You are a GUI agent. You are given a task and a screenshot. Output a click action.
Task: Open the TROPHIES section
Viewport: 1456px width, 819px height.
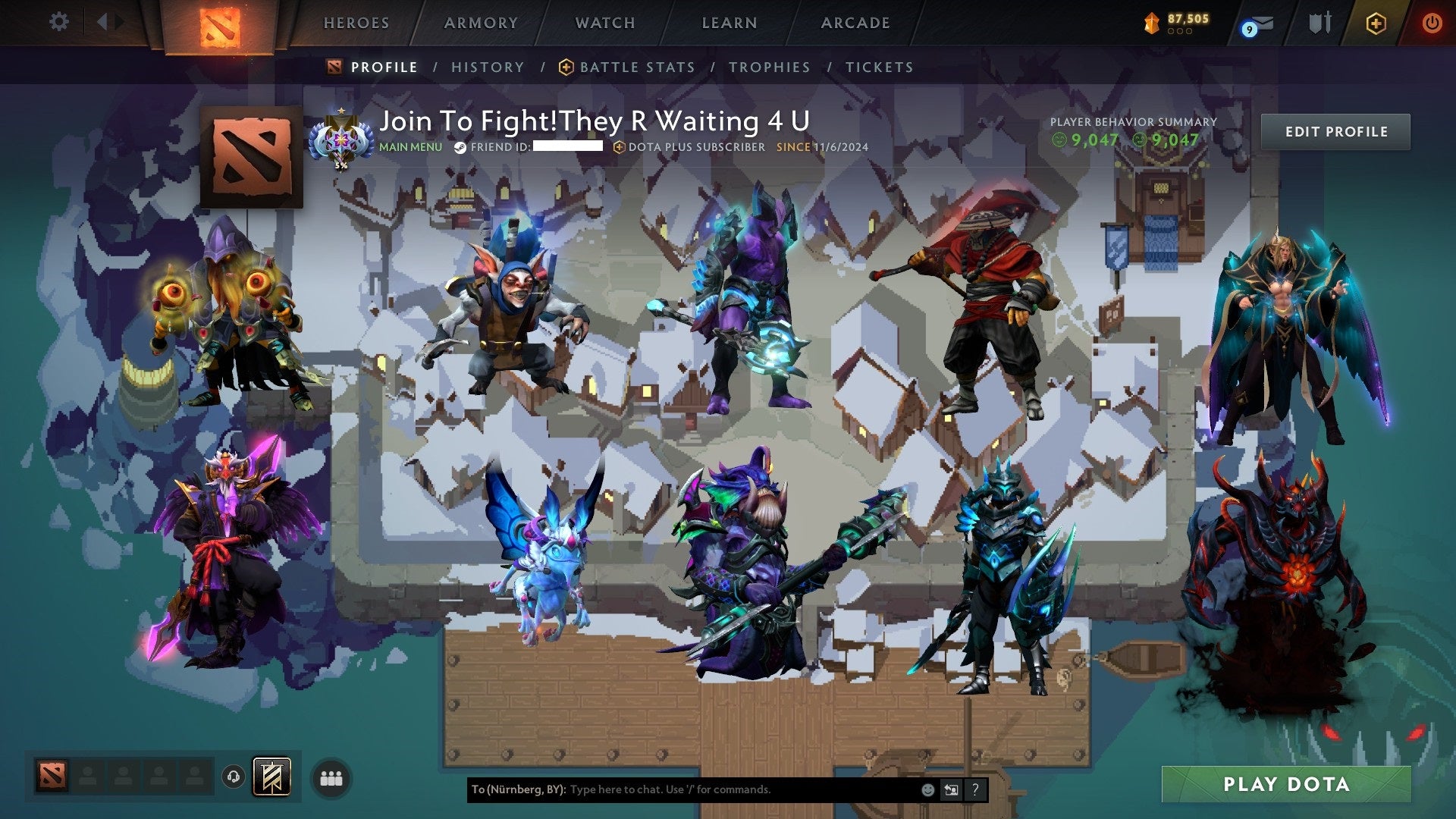(769, 67)
